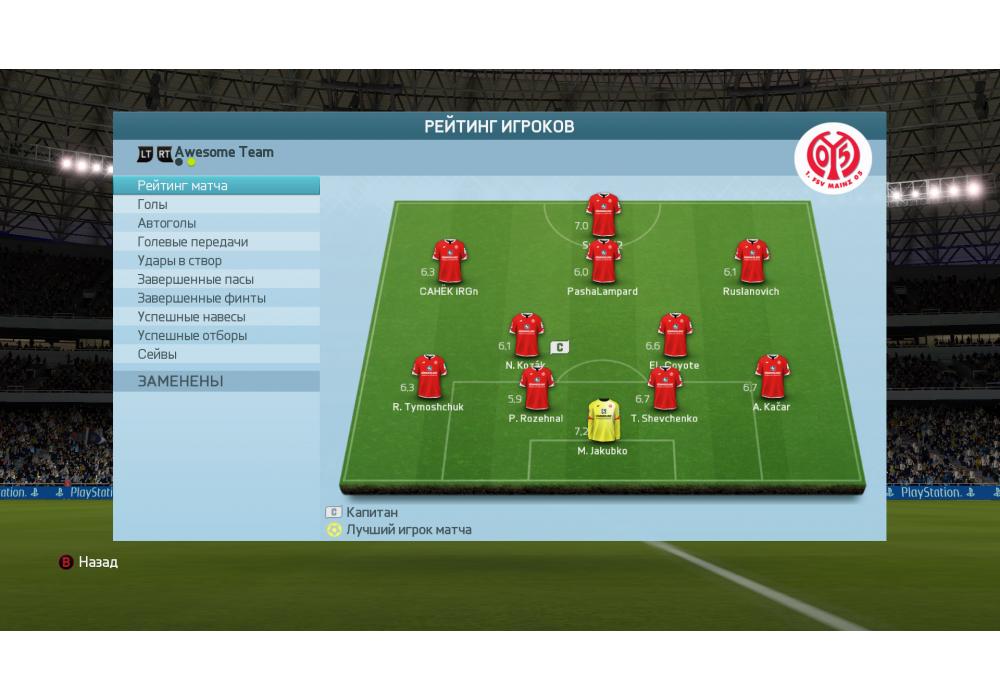Choose defender P. Rozehnal's shirt
The image size is (1000, 700).
tap(536, 388)
